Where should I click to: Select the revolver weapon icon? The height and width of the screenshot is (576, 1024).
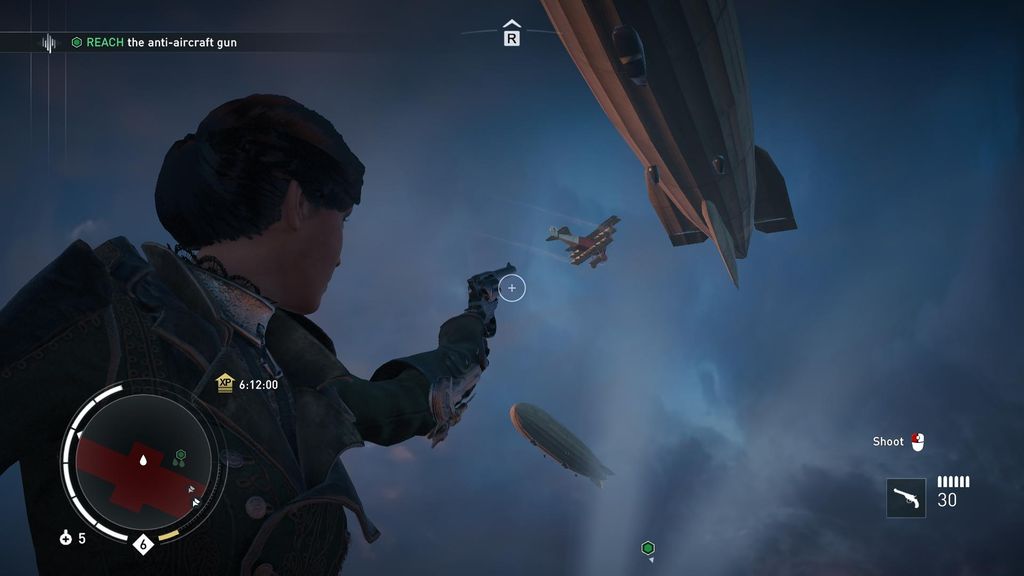point(906,498)
